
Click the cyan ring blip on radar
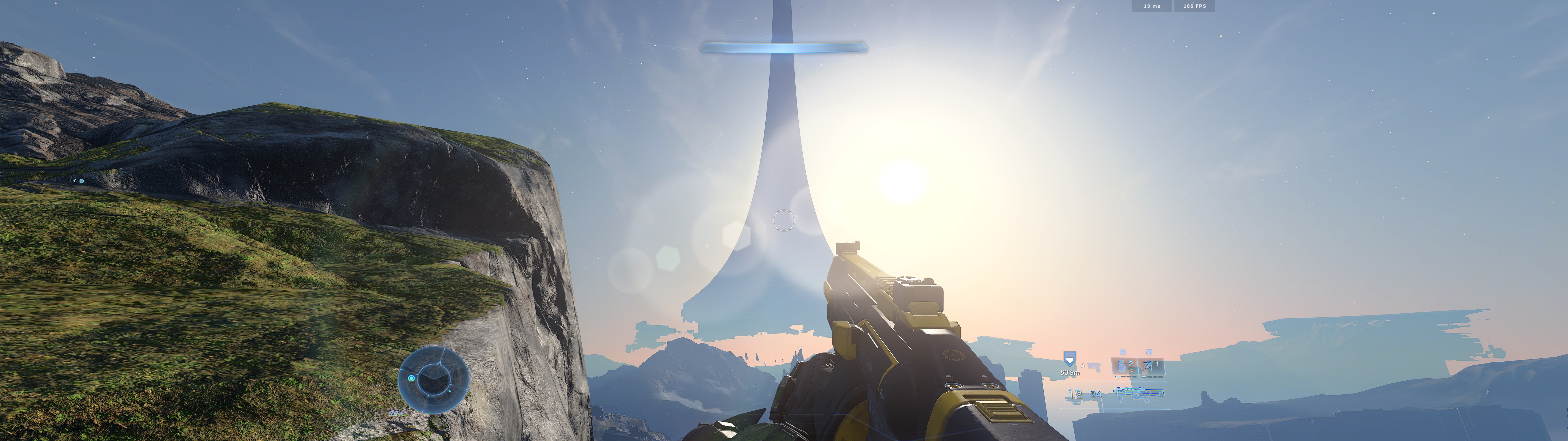pyautogui.click(x=412, y=378)
